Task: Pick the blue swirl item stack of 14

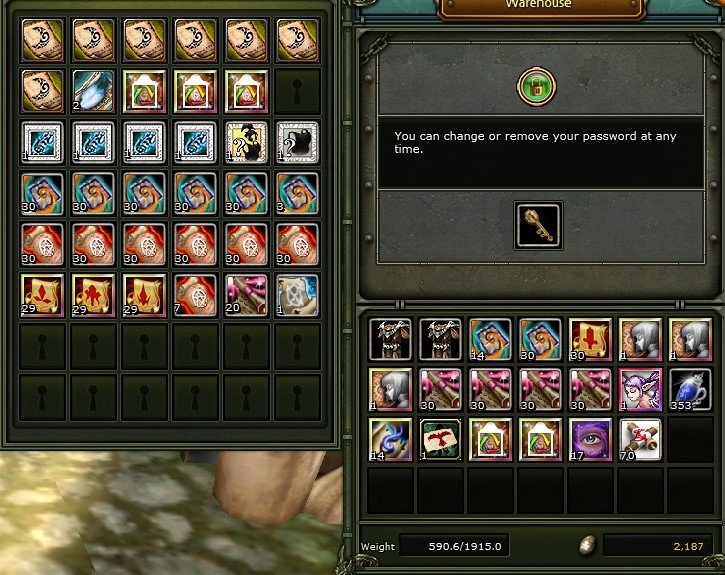Action: (389, 438)
